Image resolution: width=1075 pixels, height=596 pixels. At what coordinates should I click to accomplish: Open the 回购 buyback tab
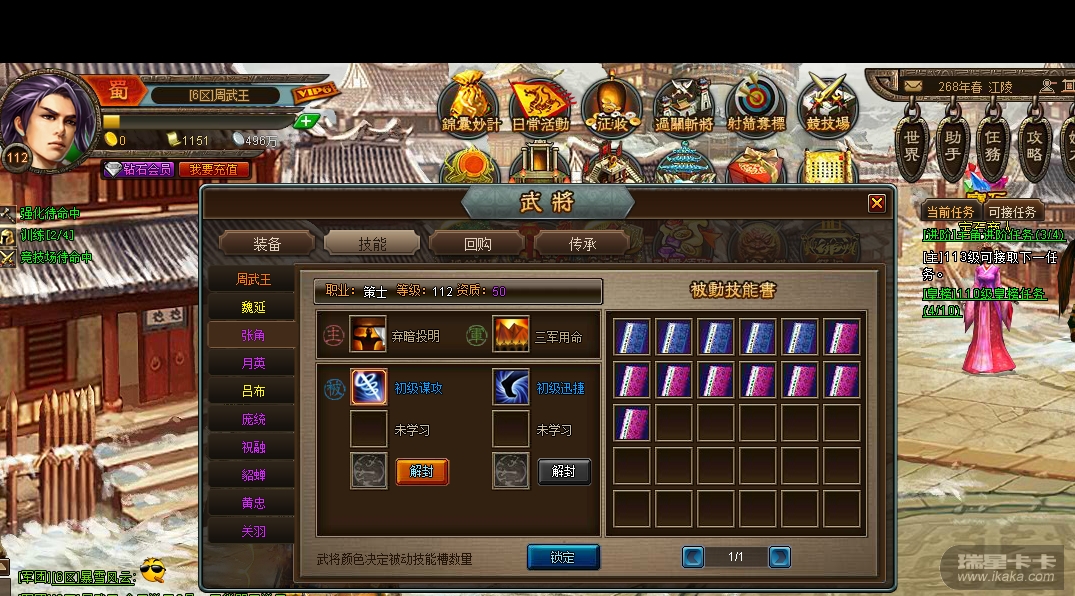(x=477, y=243)
